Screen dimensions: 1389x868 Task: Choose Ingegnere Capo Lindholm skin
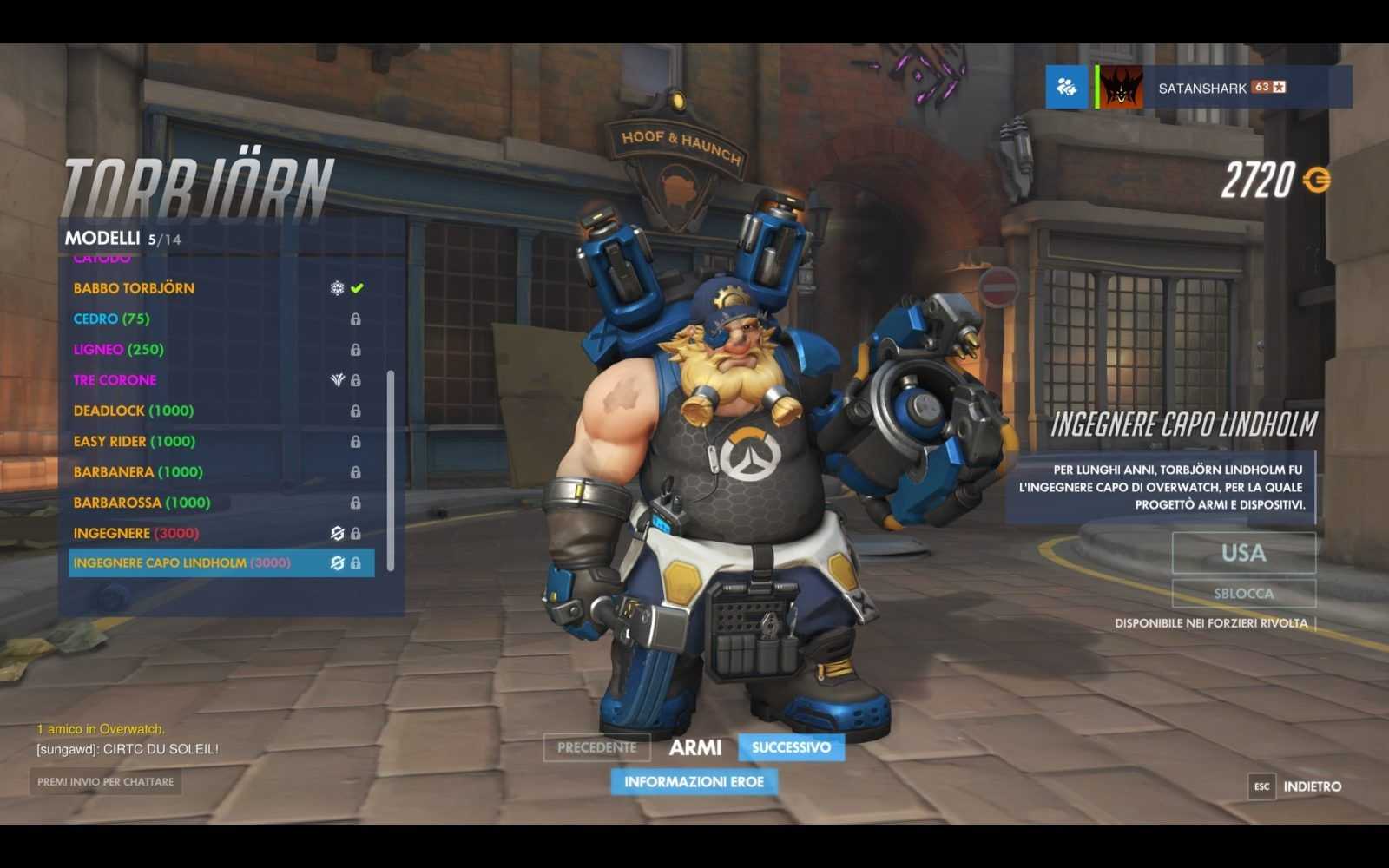coord(182,563)
